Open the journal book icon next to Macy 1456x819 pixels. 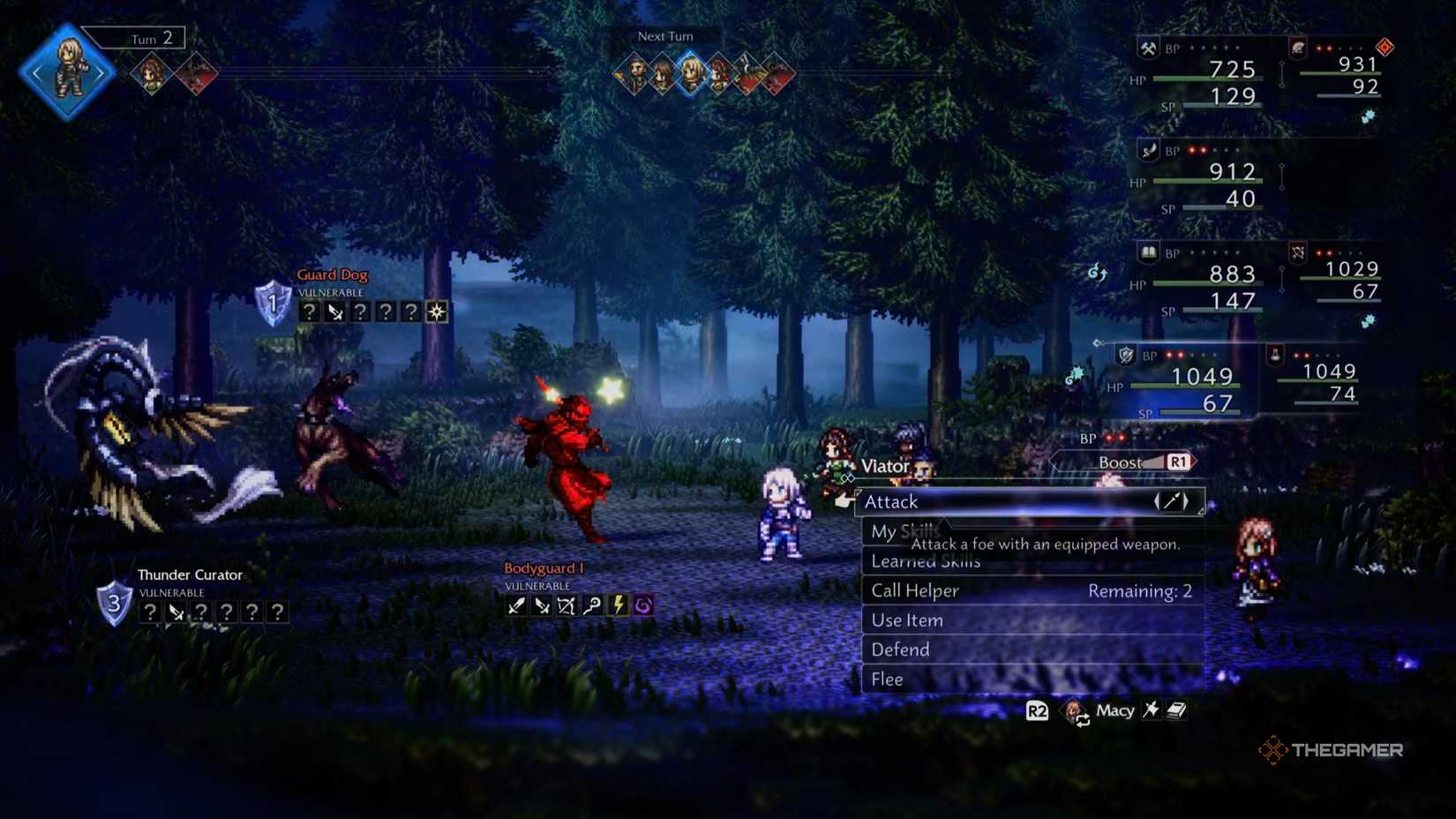click(1176, 710)
